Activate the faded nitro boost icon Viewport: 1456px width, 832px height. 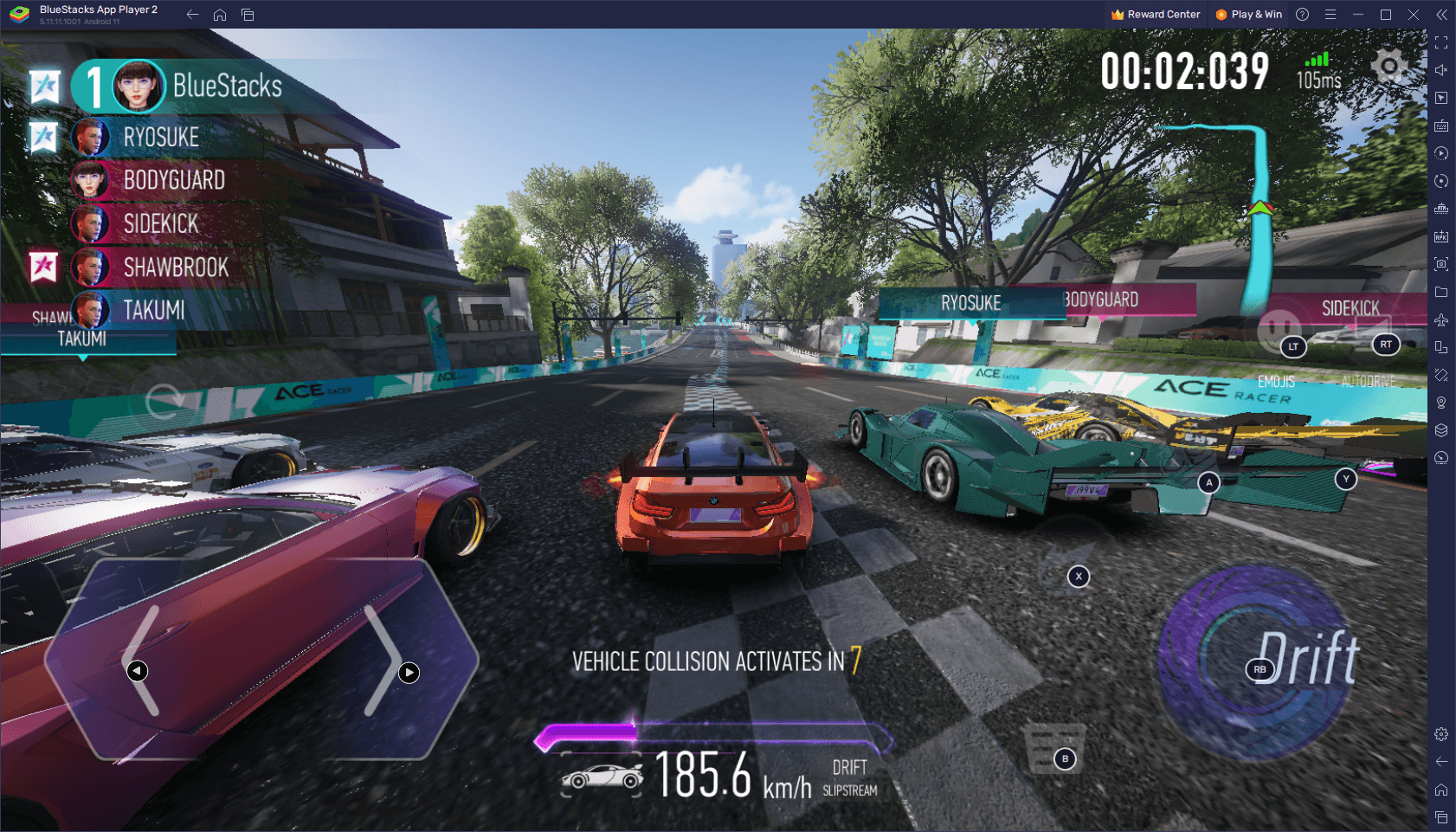tap(1070, 554)
